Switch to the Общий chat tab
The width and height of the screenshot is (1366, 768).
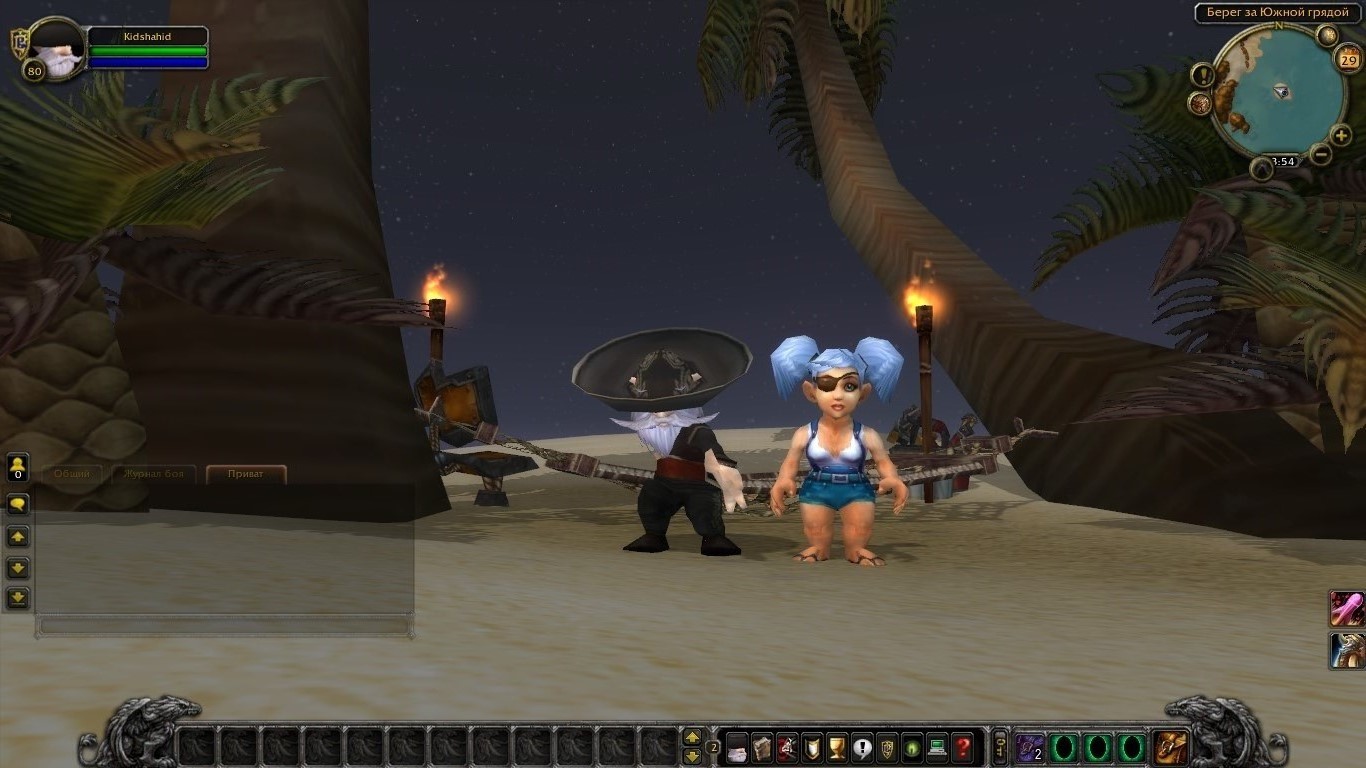72,474
